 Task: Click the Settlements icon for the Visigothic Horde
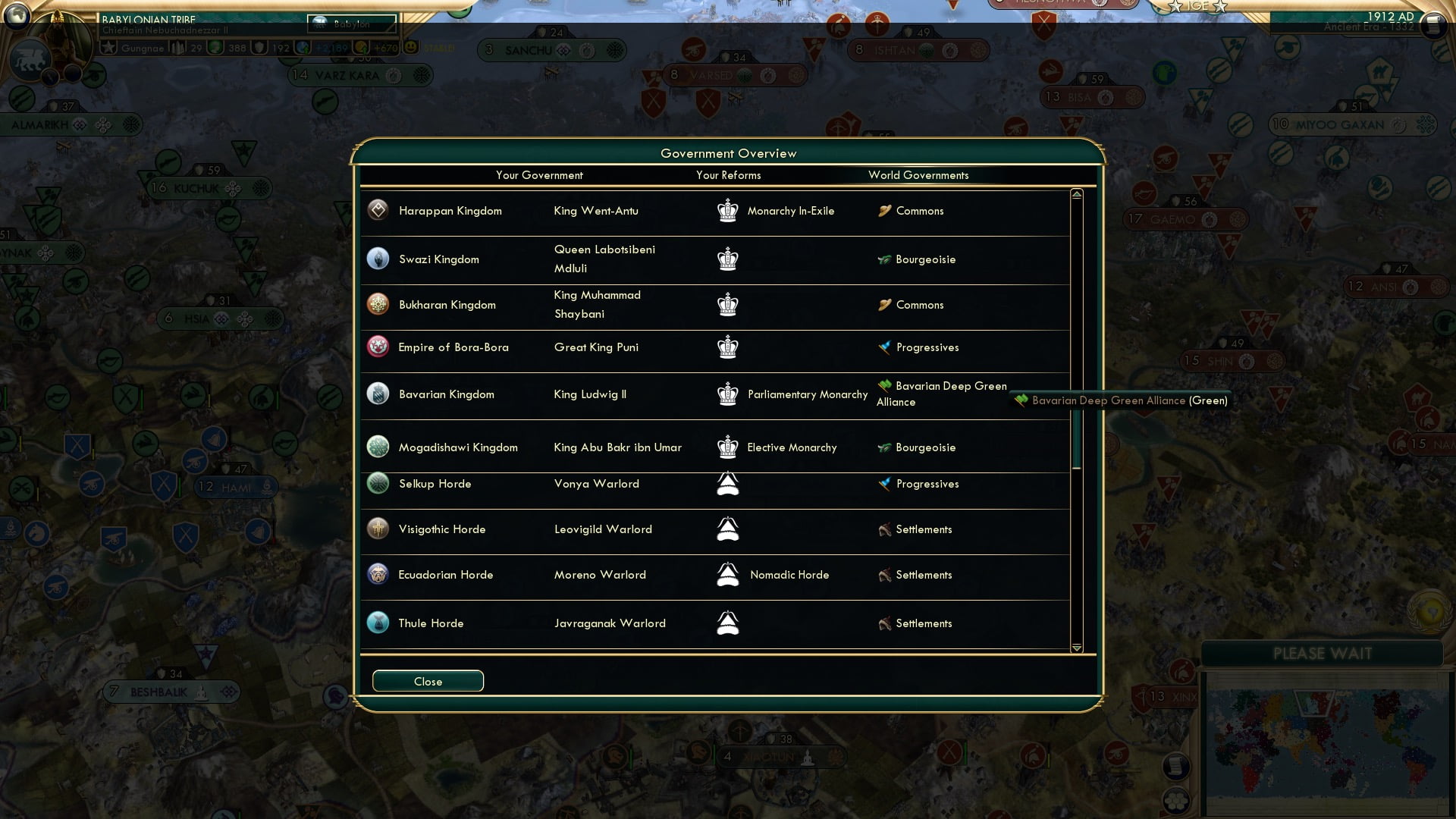pyautogui.click(x=884, y=529)
